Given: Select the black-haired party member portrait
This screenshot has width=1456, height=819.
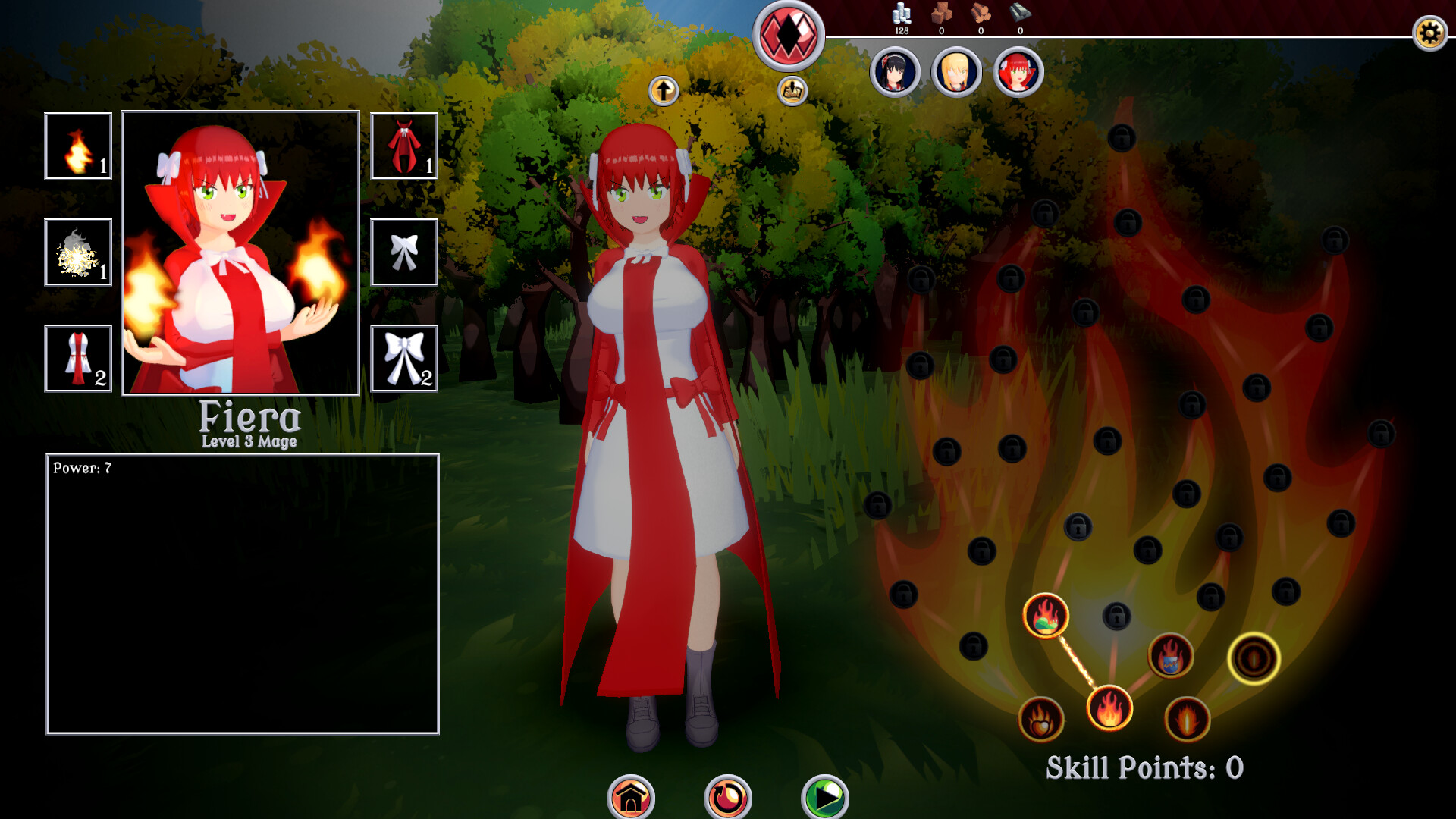Looking at the screenshot, I should point(895,73).
